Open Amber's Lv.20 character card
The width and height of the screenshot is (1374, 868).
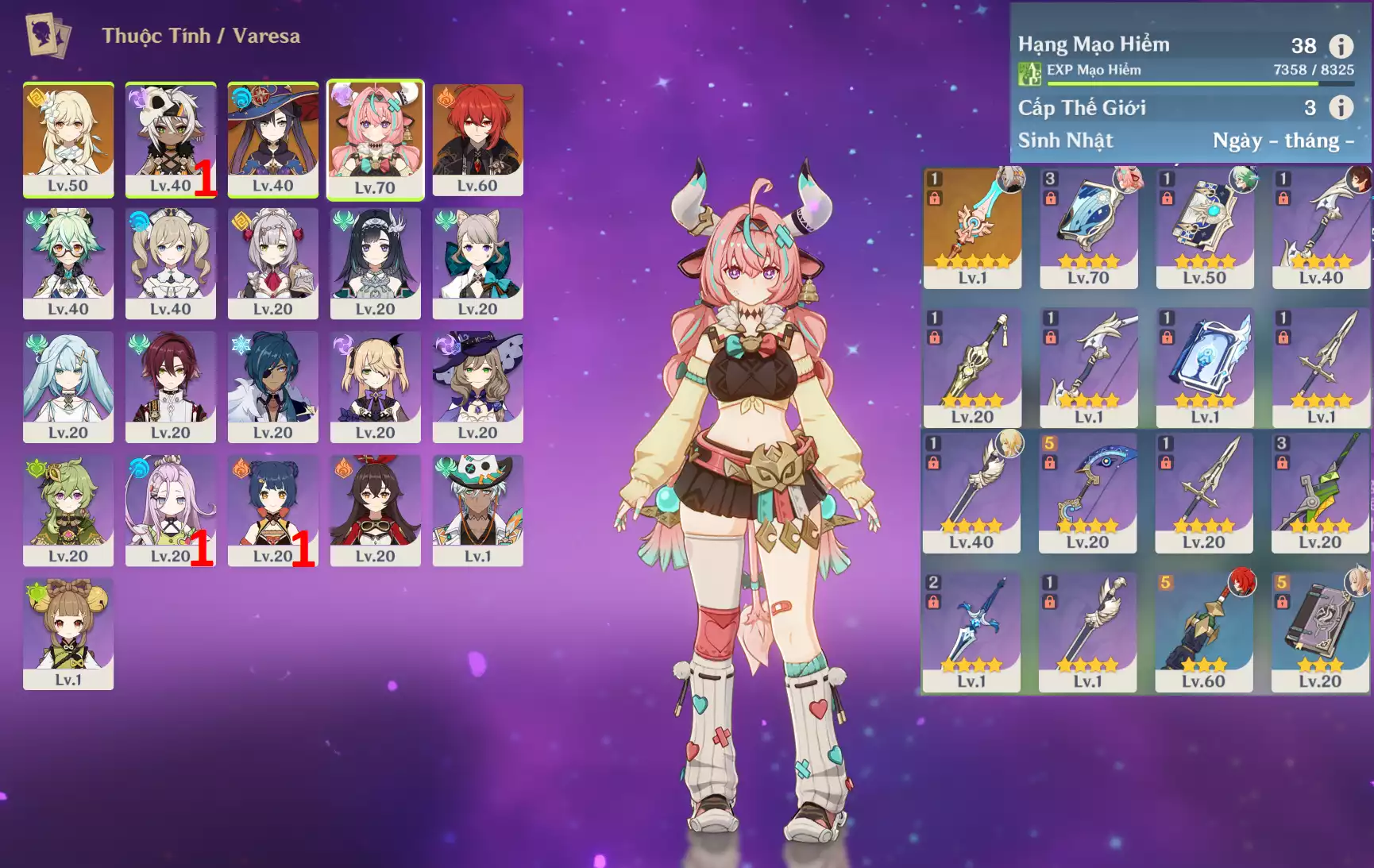click(375, 510)
